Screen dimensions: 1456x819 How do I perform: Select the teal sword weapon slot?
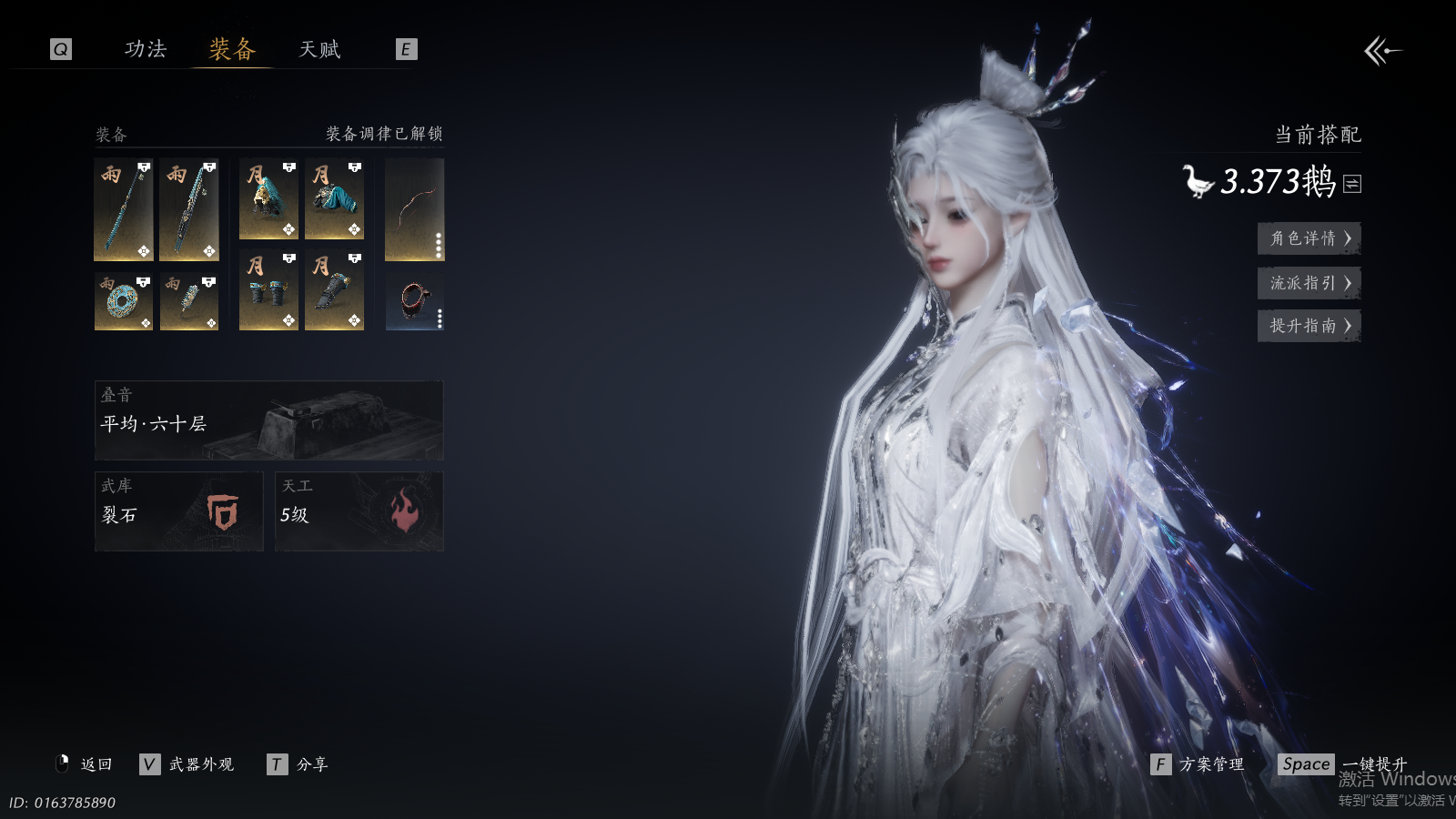tap(189, 209)
